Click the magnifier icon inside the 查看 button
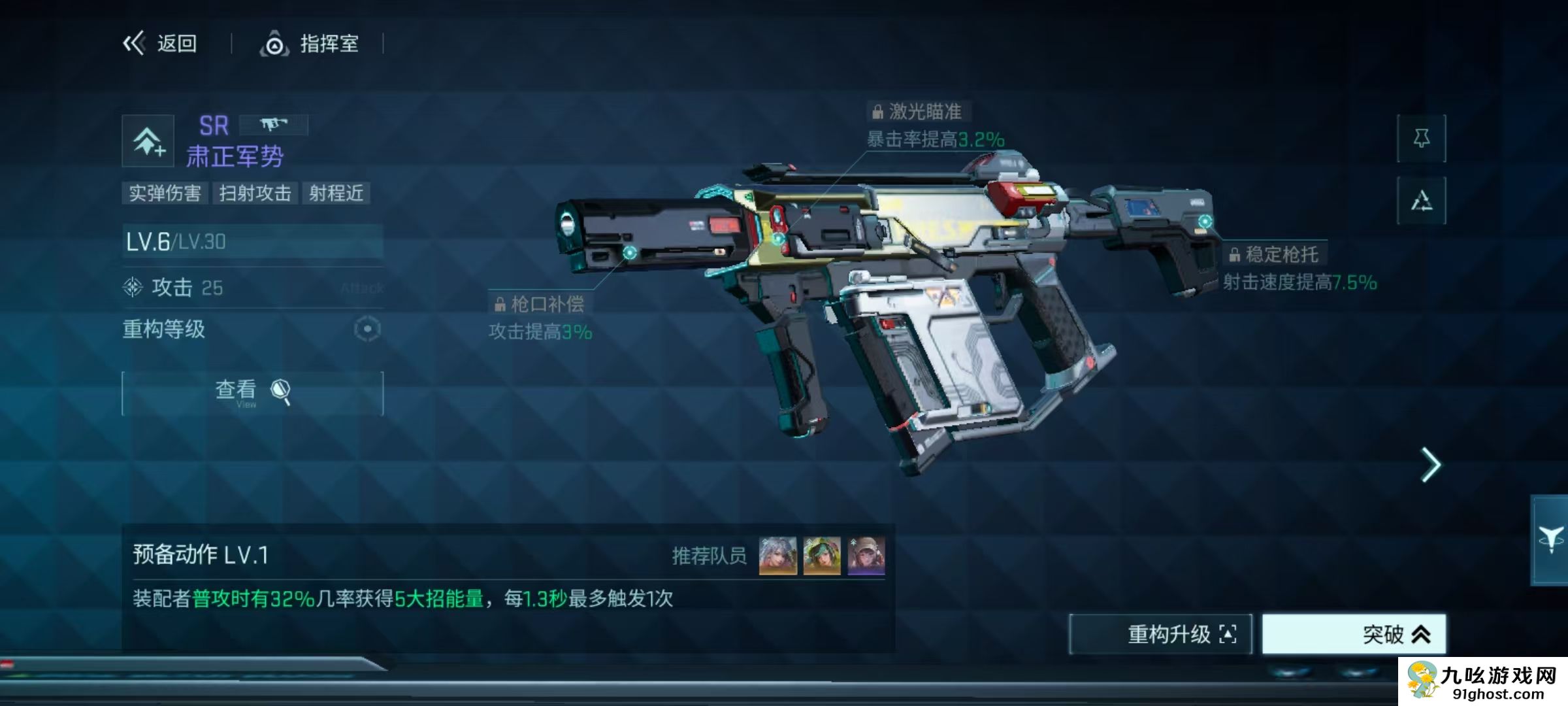This screenshot has width=1568, height=706. [x=280, y=389]
